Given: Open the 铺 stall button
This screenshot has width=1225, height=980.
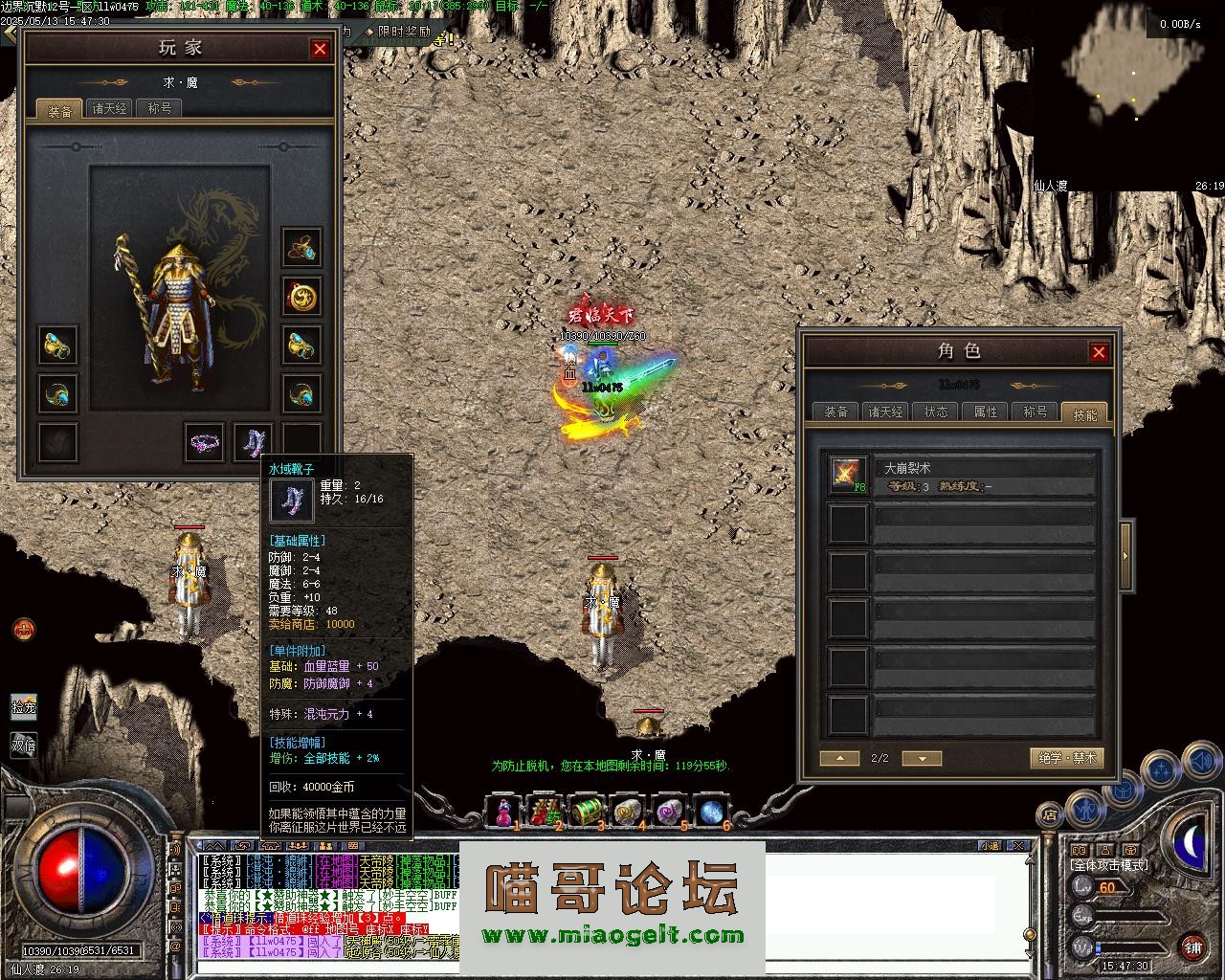Looking at the screenshot, I should (x=1192, y=947).
